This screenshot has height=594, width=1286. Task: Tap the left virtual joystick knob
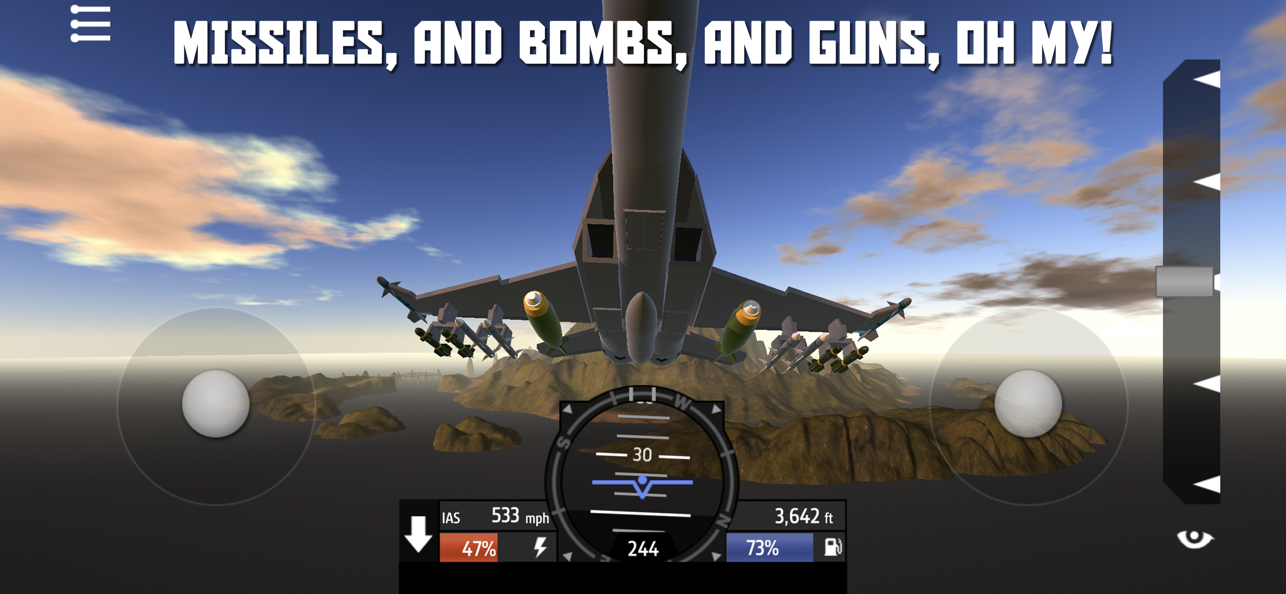(x=215, y=404)
